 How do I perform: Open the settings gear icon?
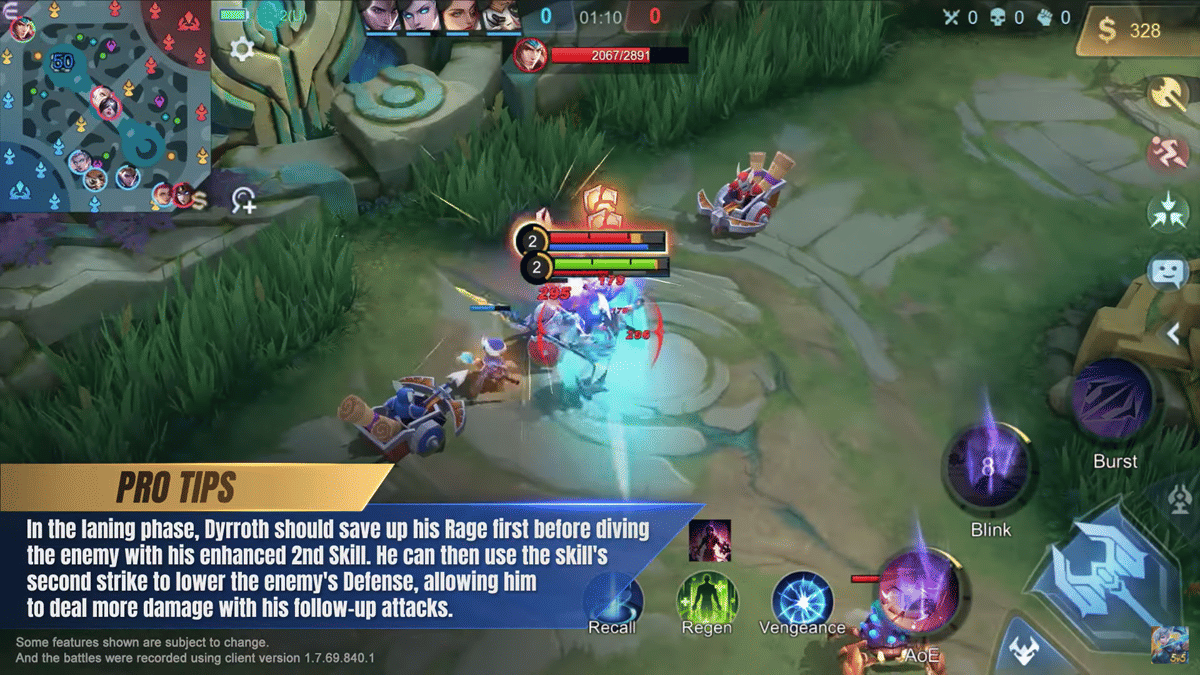click(x=241, y=49)
